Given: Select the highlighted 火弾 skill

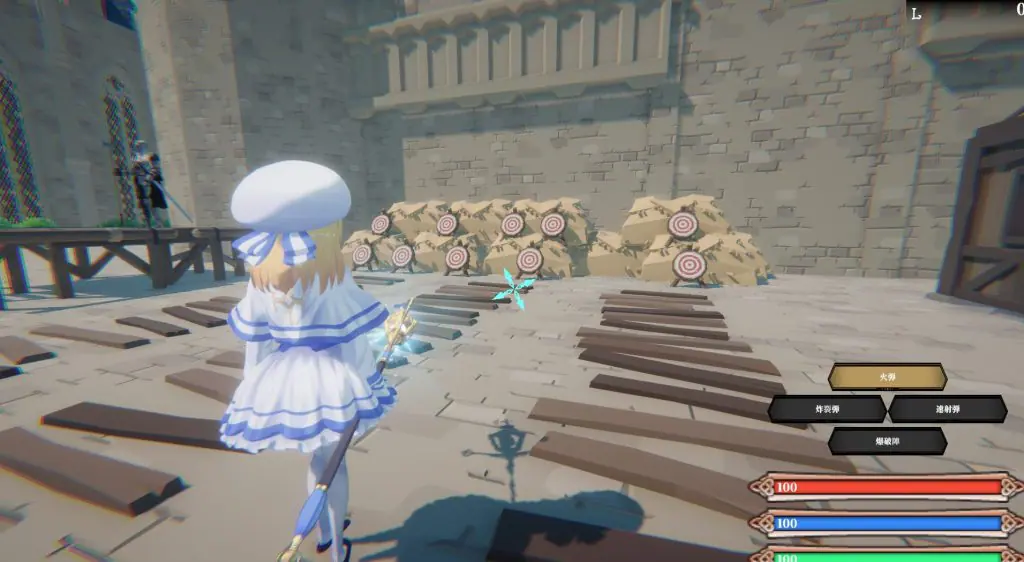Looking at the screenshot, I should click(x=887, y=377).
